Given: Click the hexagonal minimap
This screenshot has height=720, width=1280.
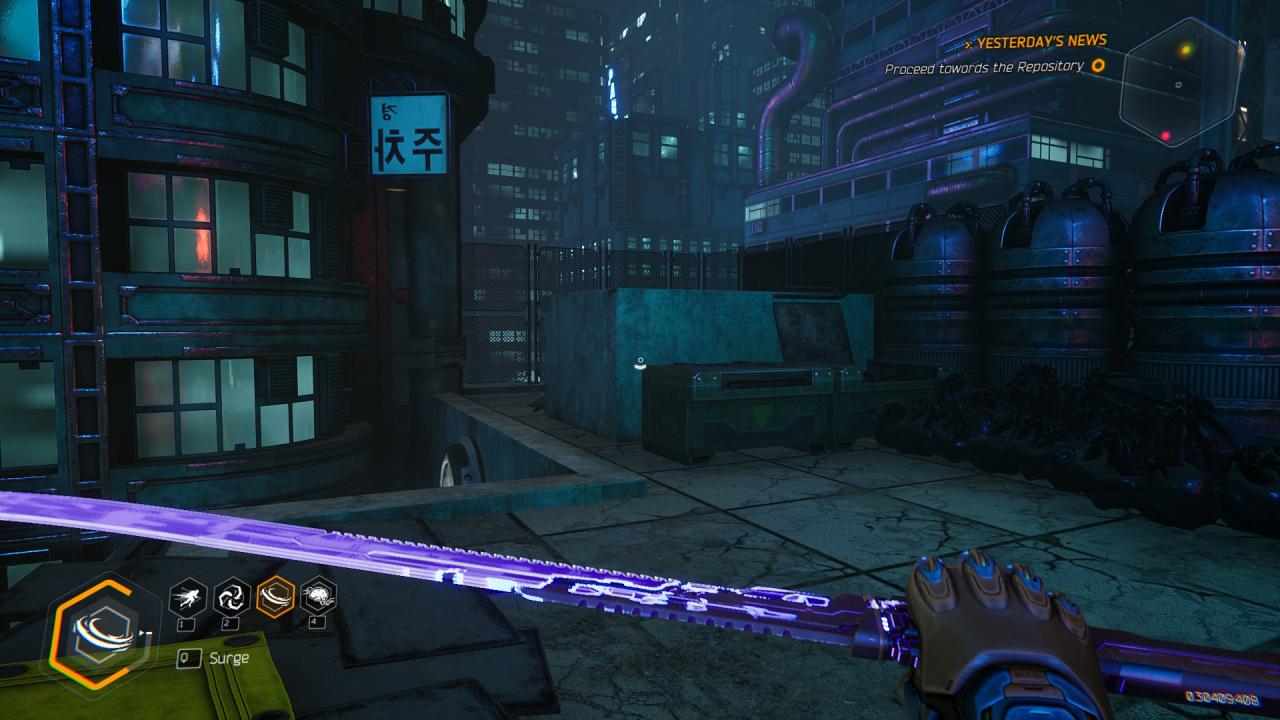Looking at the screenshot, I should click(x=1180, y=82).
